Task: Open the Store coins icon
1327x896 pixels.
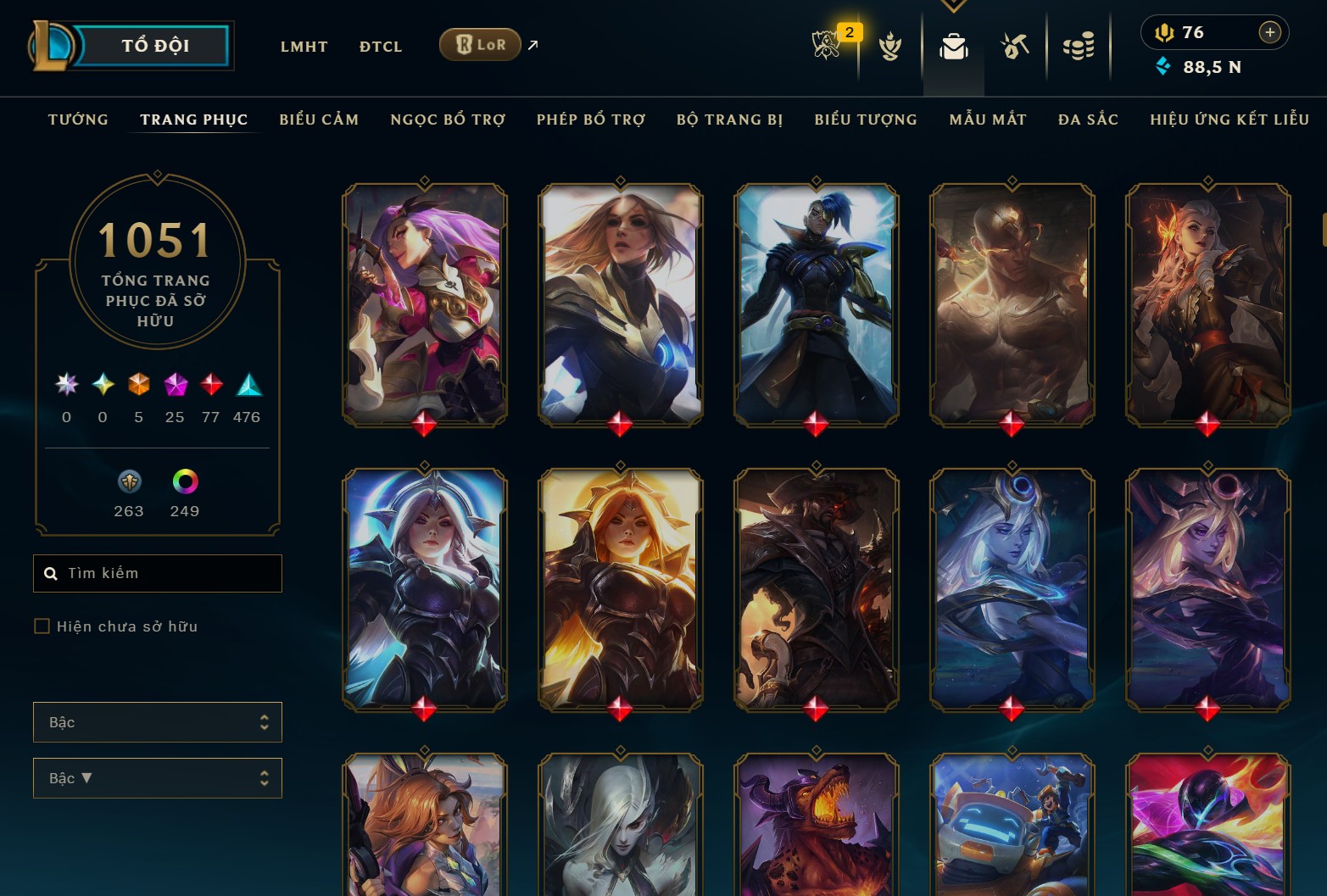Action: [1078, 47]
